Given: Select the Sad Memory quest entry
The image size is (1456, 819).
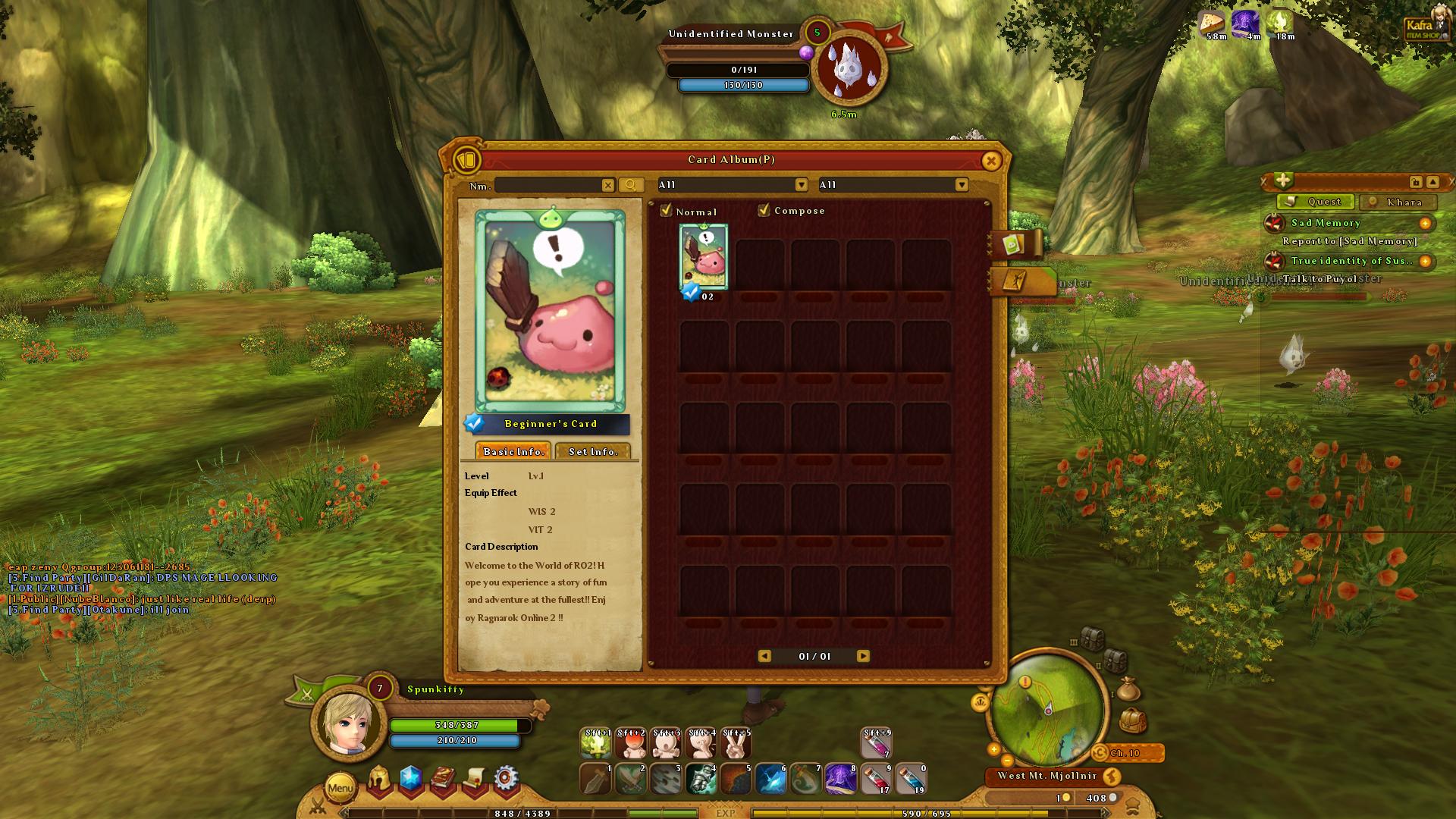Looking at the screenshot, I should pos(1326,223).
